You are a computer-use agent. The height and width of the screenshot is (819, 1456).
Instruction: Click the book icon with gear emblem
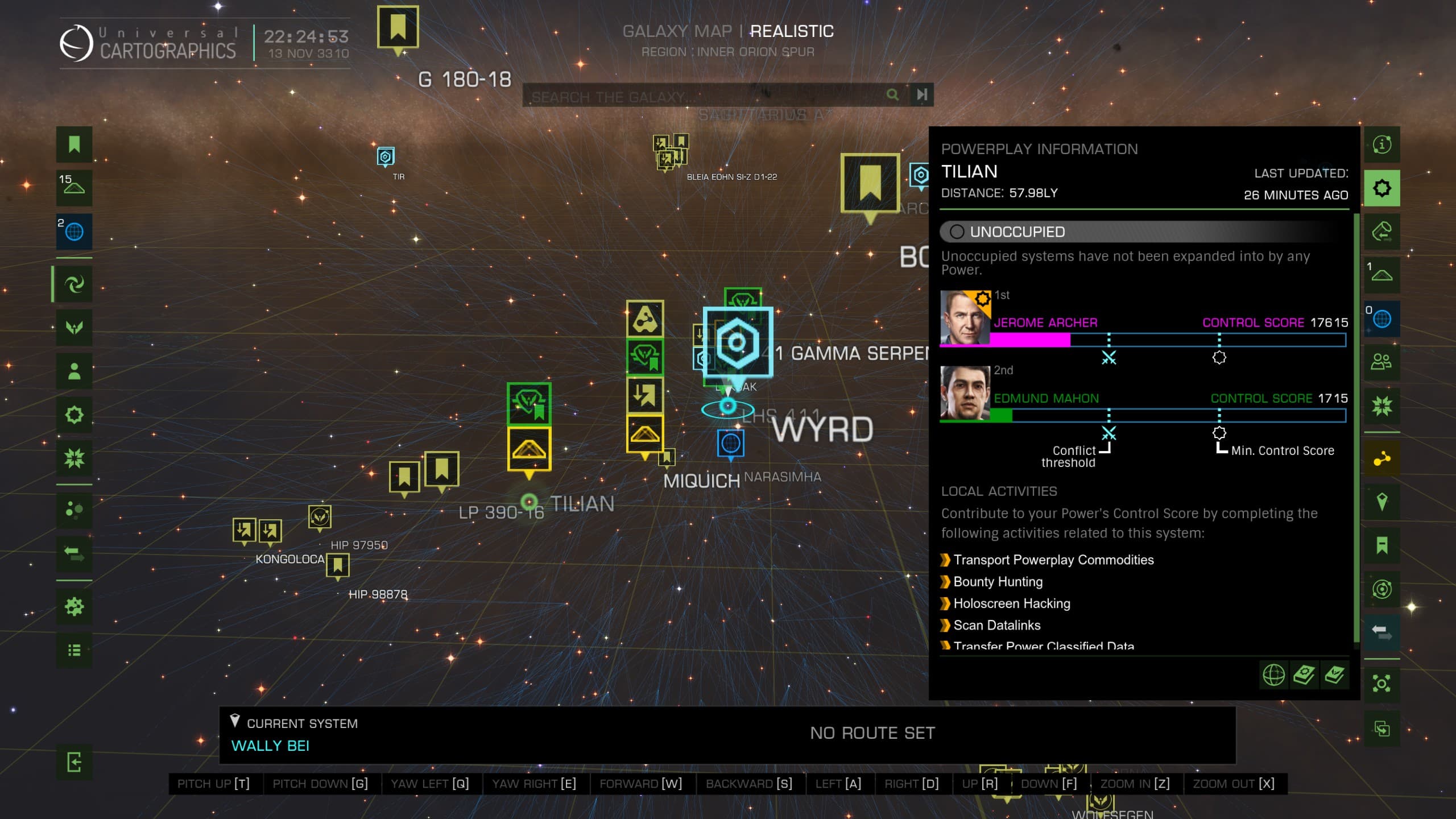pos(1304,676)
